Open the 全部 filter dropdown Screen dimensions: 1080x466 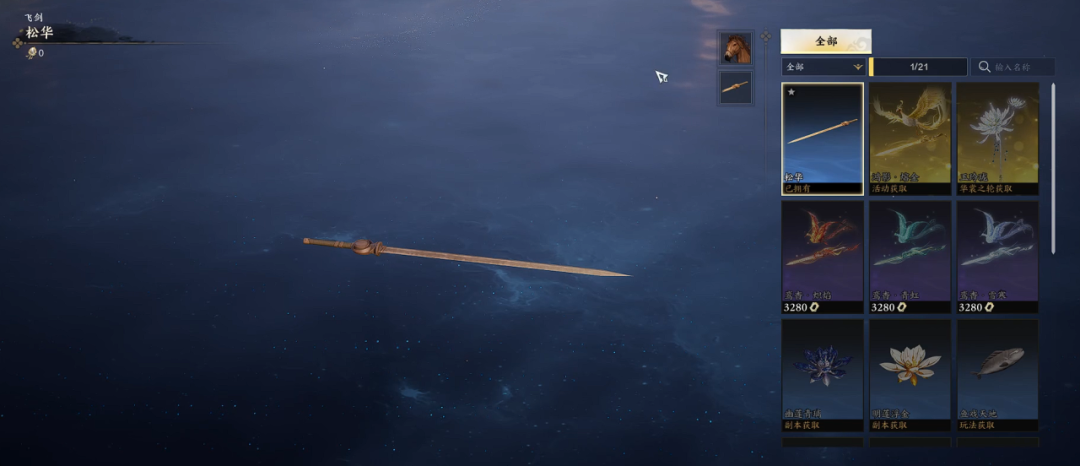824,67
